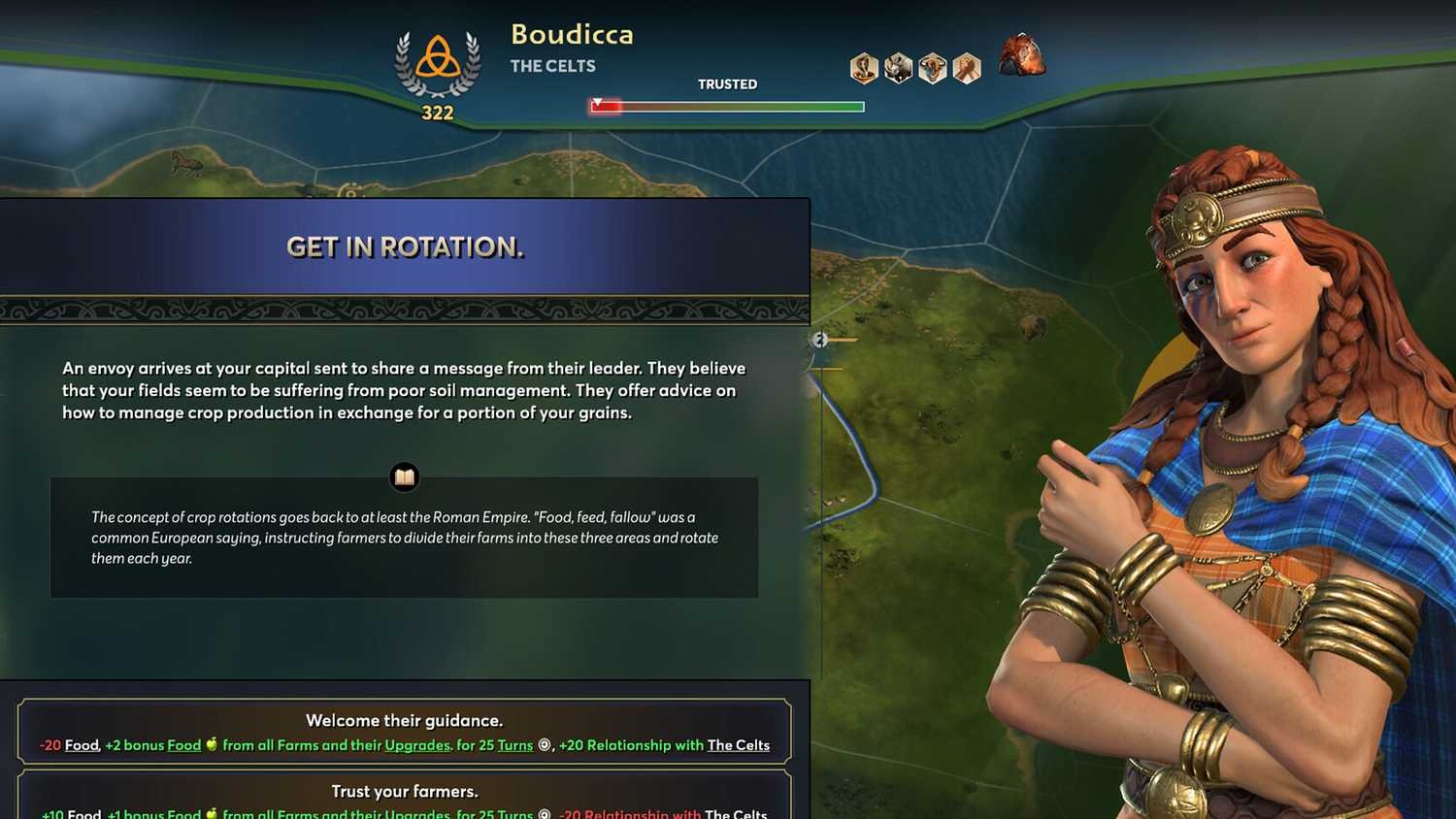Select the bull relic icon

[932, 68]
